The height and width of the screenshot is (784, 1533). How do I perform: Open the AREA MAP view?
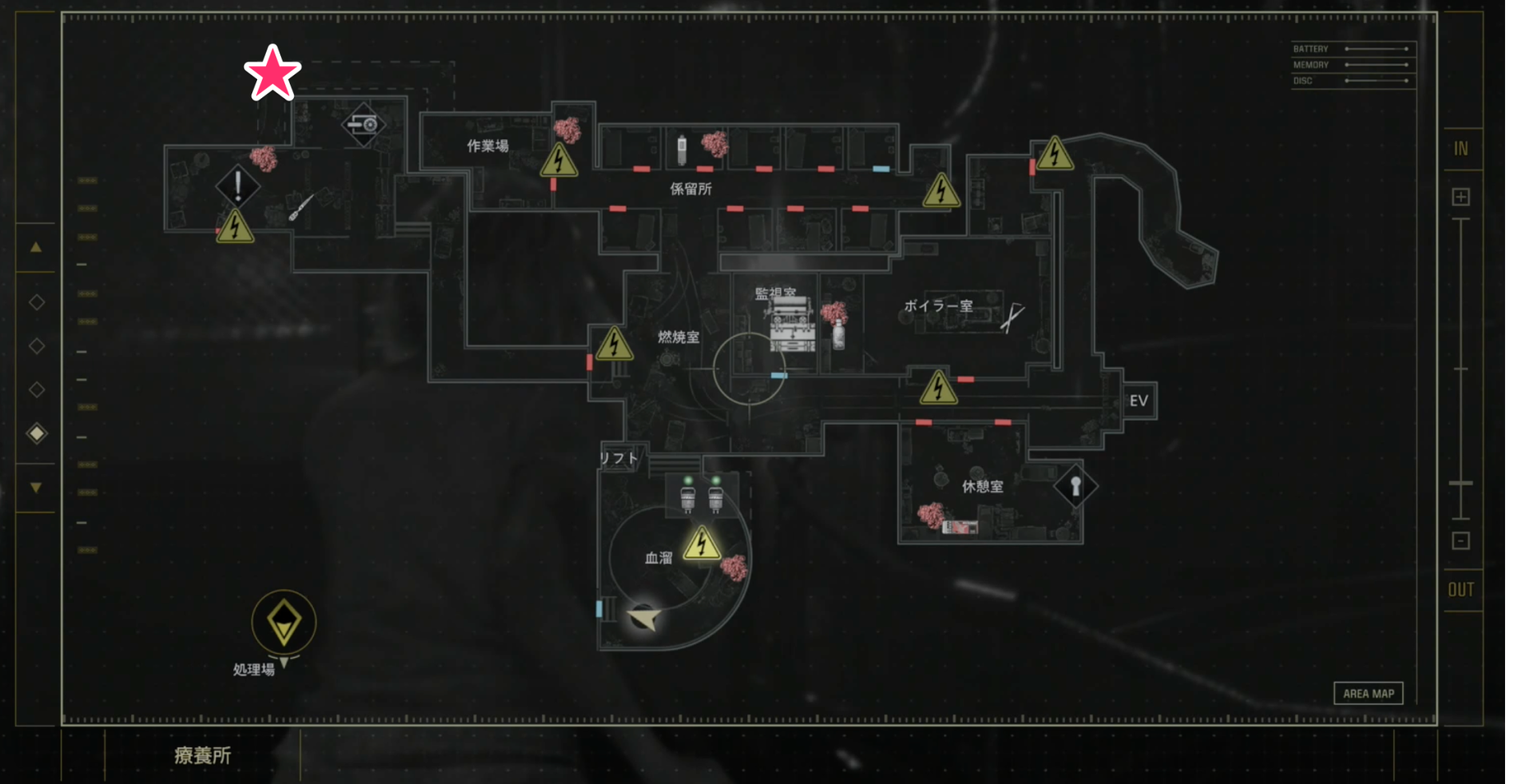click(x=1368, y=693)
